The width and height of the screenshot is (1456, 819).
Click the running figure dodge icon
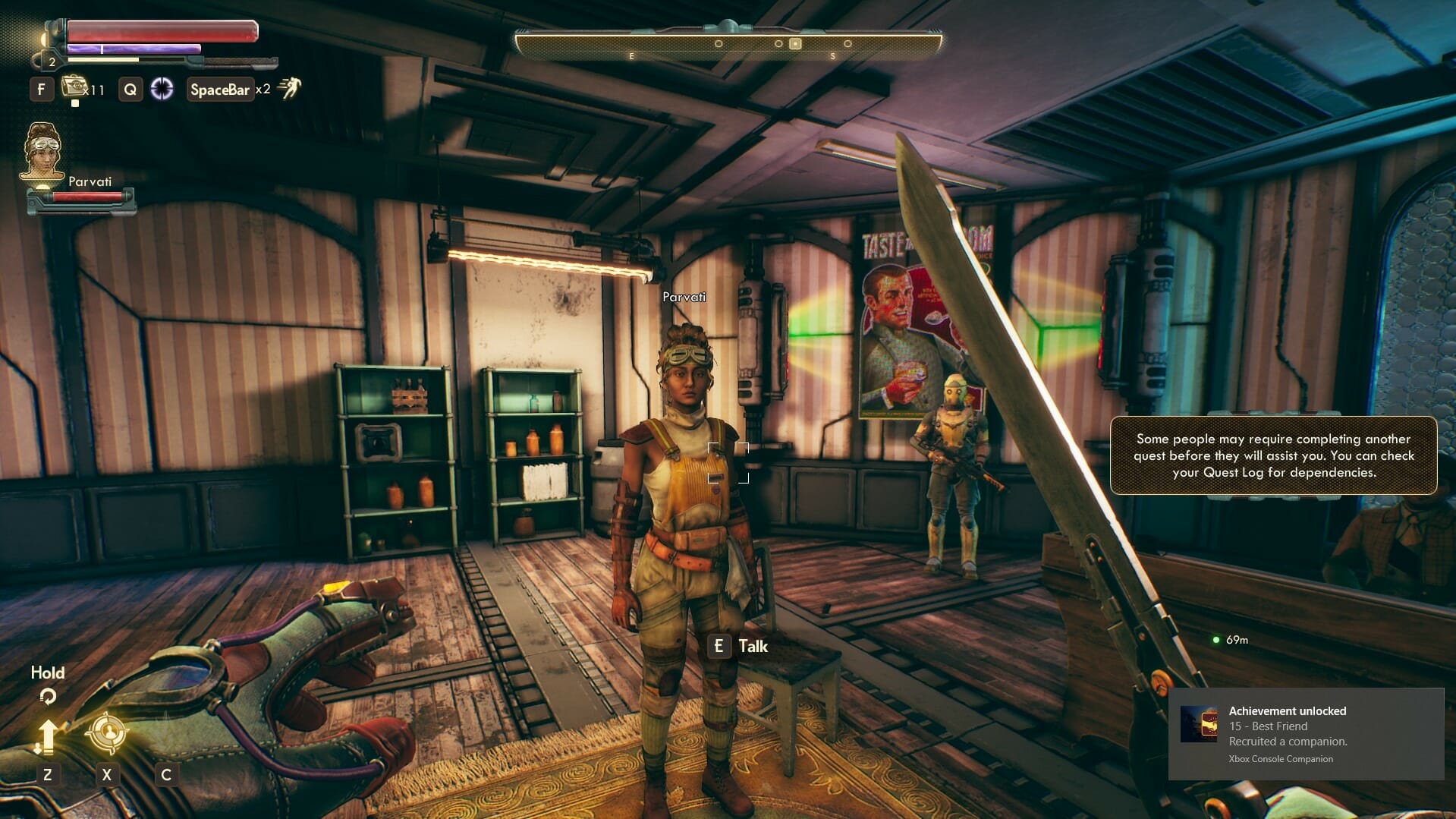coord(289,88)
